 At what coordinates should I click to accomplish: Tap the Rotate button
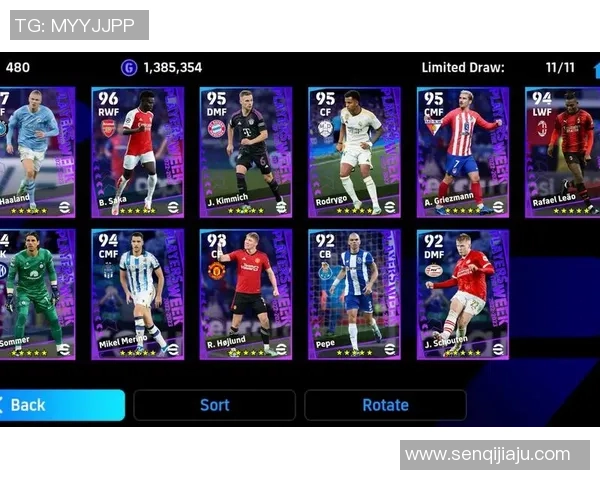385,405
